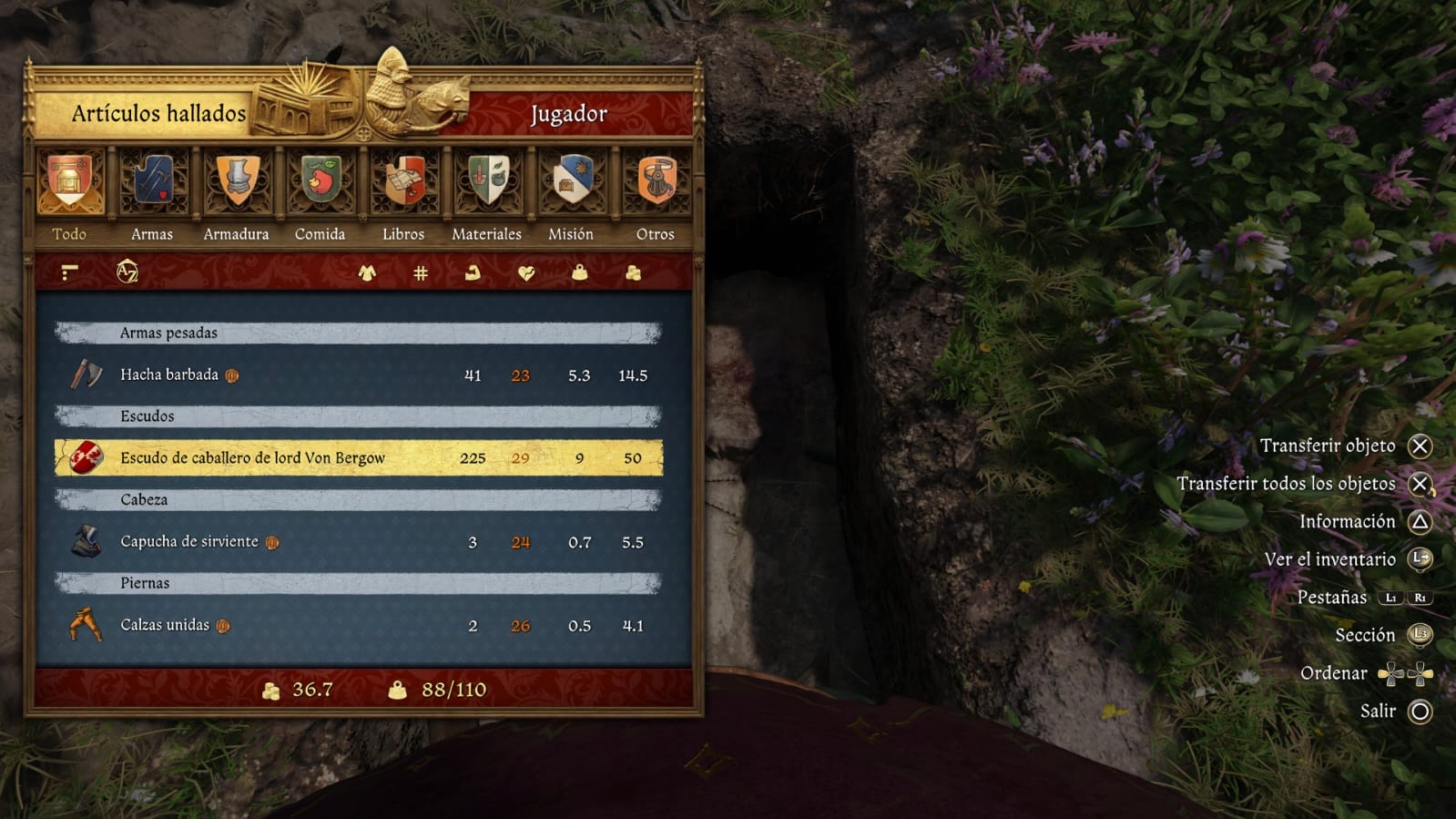Select the Escudo de caballero de lord Von Bergow
This screenshot has width=1456, height=819.
[x=273, y=459]
